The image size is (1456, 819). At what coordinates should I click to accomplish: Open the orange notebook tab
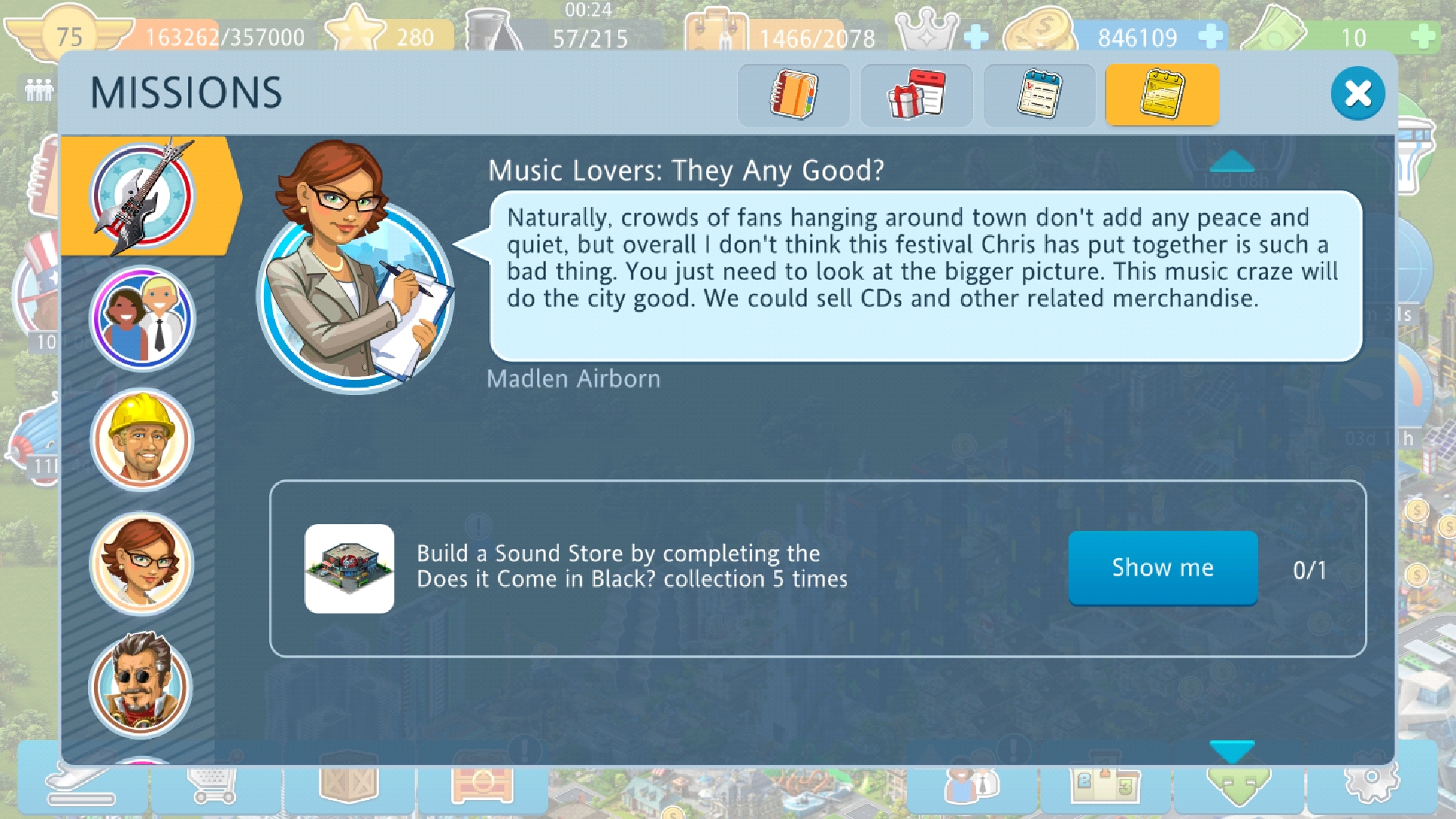point(793,95)
